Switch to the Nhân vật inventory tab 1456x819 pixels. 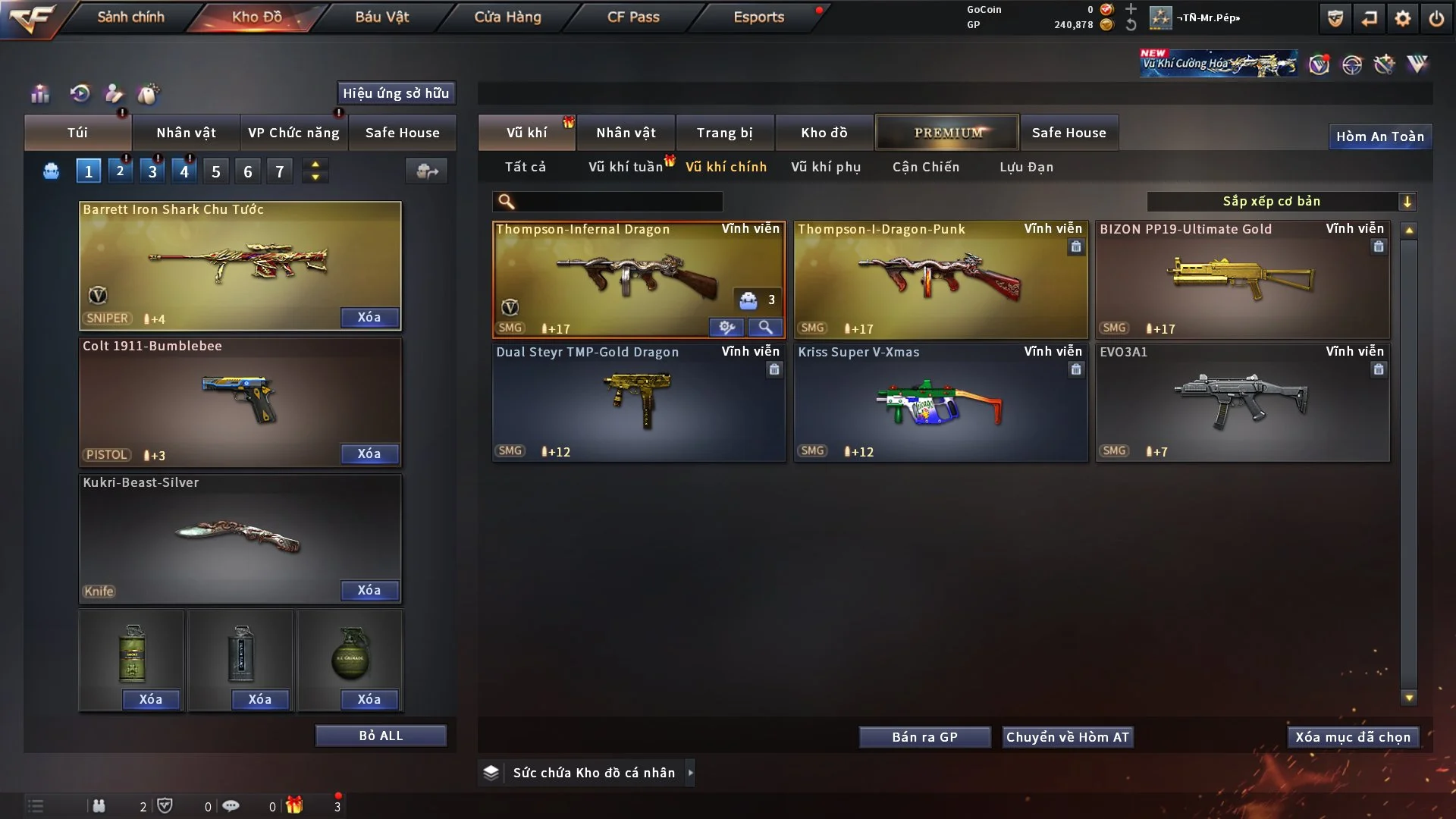click(x=626, y=133)
